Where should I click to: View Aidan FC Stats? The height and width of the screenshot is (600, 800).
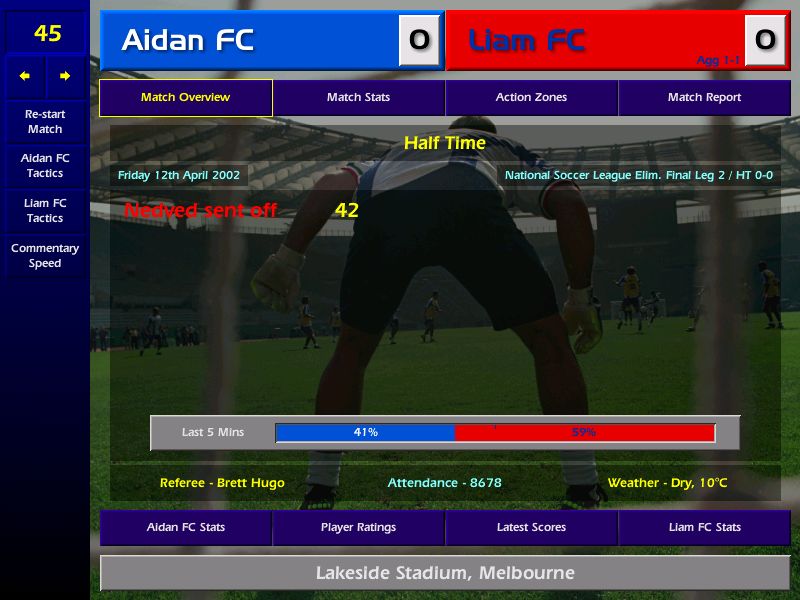point(185,527)
